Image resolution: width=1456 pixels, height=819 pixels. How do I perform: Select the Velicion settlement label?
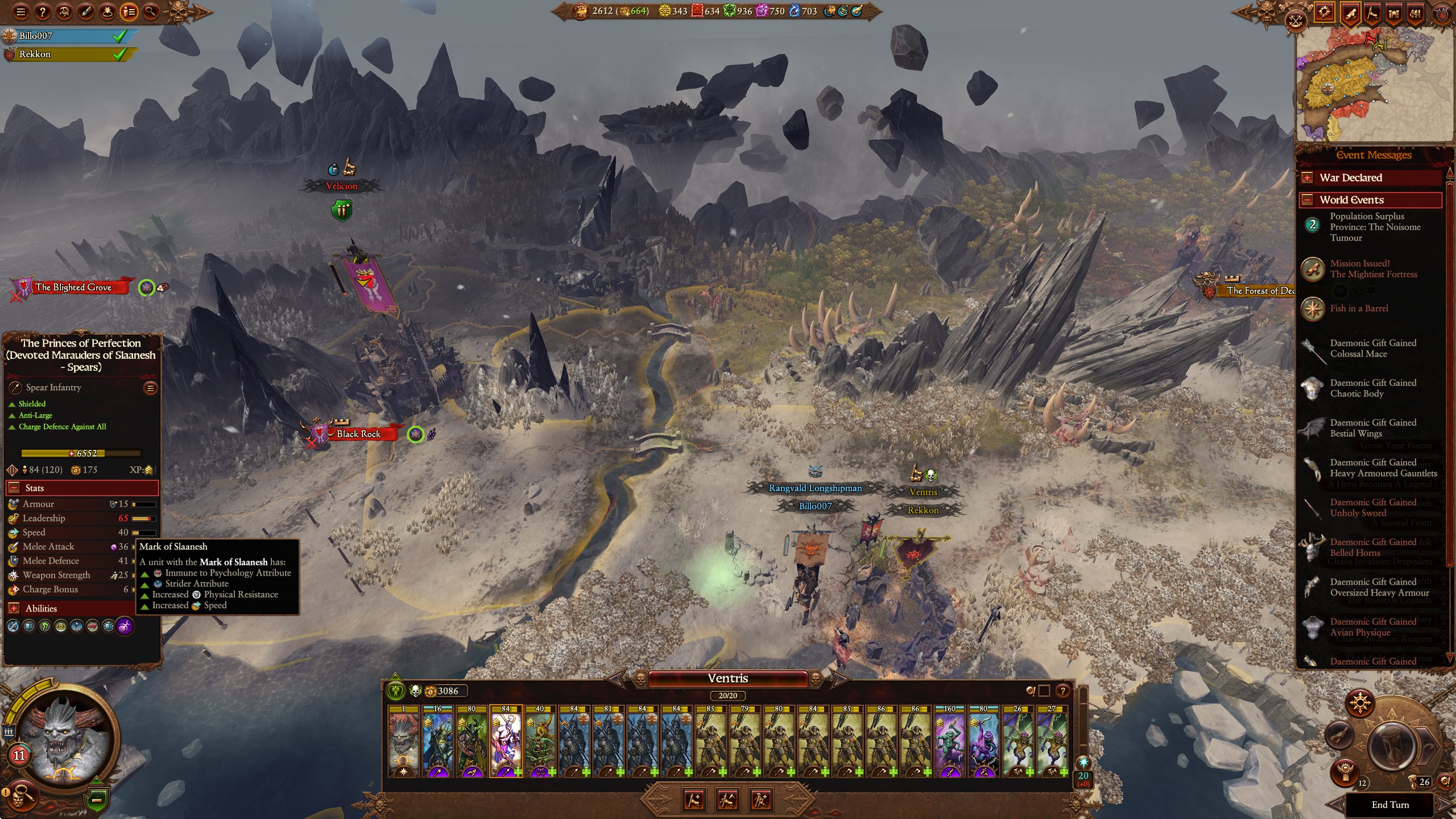[x=341, y=186]
